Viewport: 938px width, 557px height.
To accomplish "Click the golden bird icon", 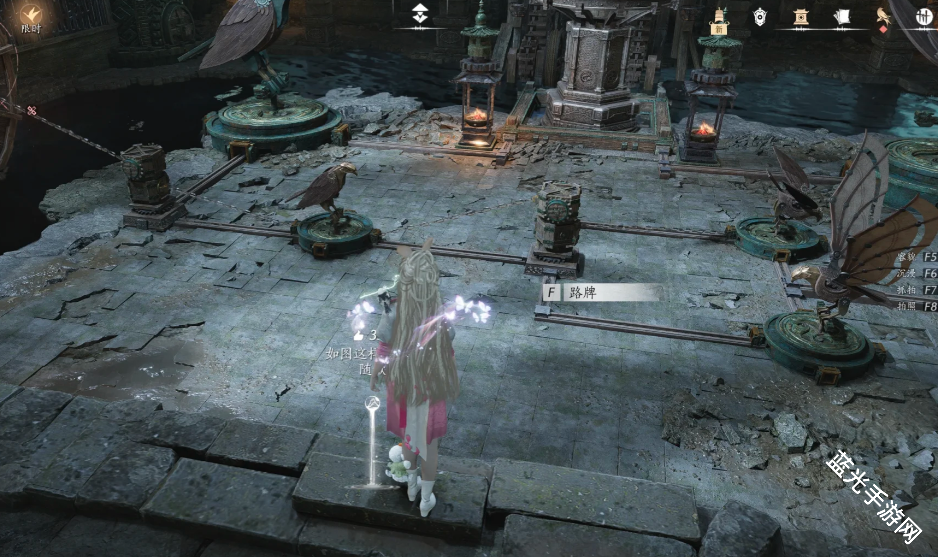I will pyautogui.click(x=883, y=16).
